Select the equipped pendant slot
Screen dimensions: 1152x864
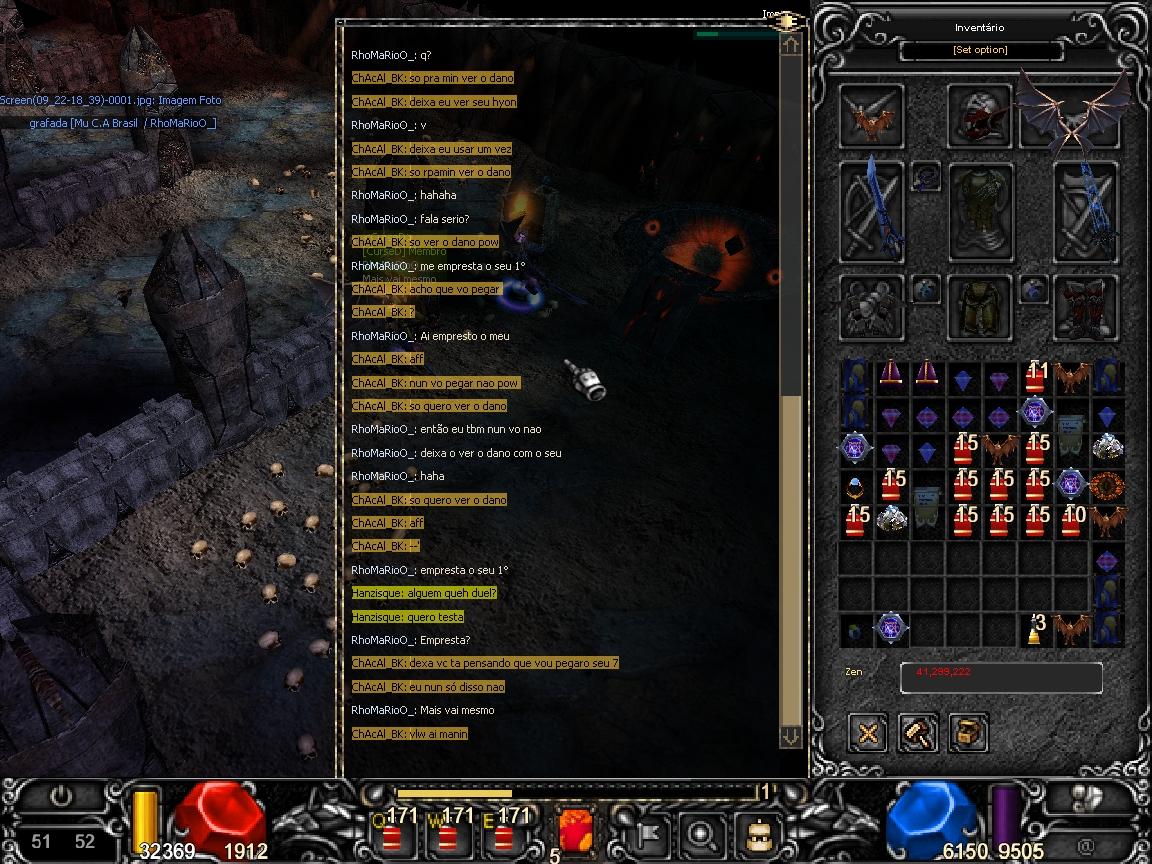926,178
